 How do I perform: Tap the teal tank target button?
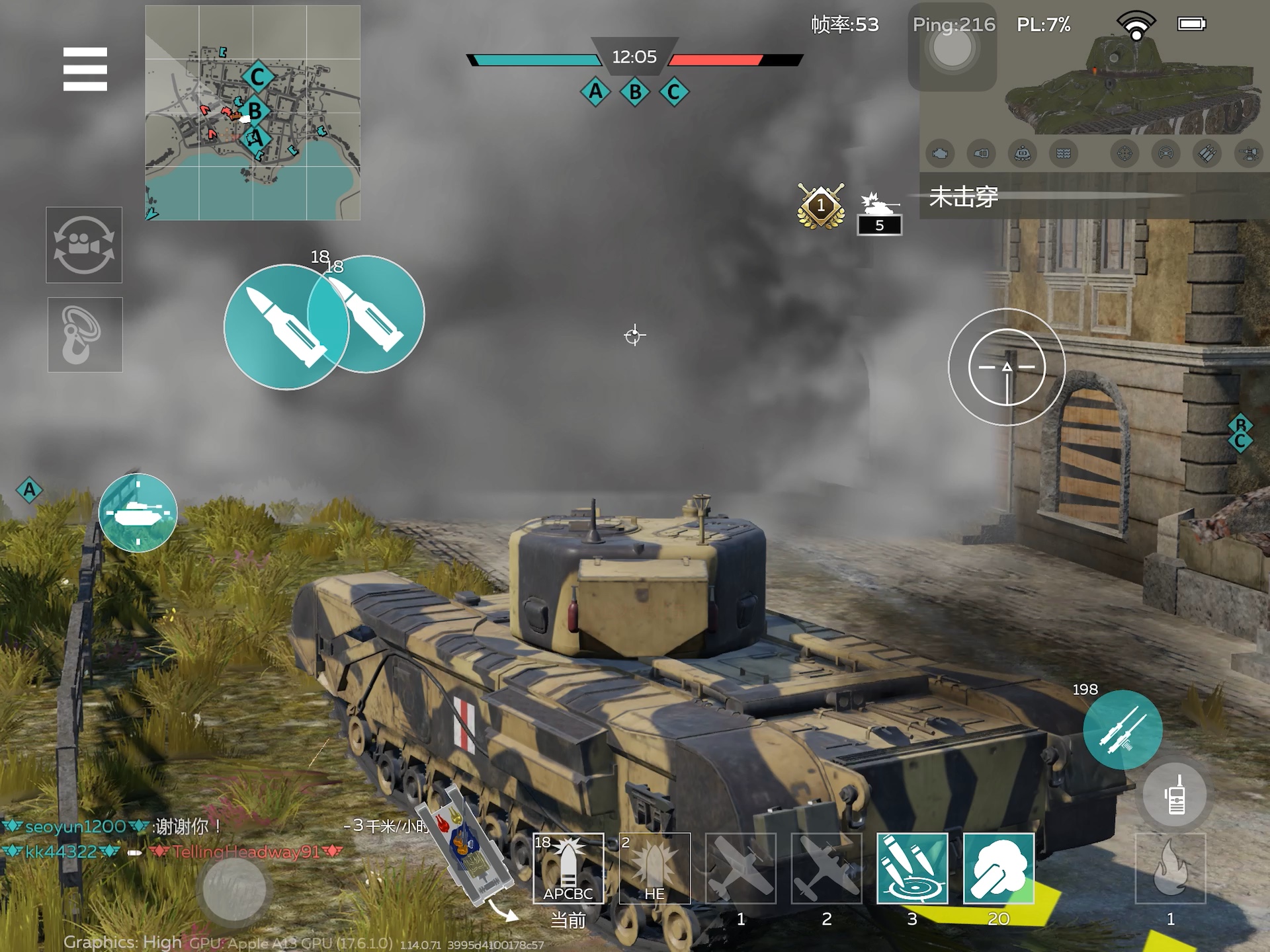pyautogui.click(x=138, y=512)
